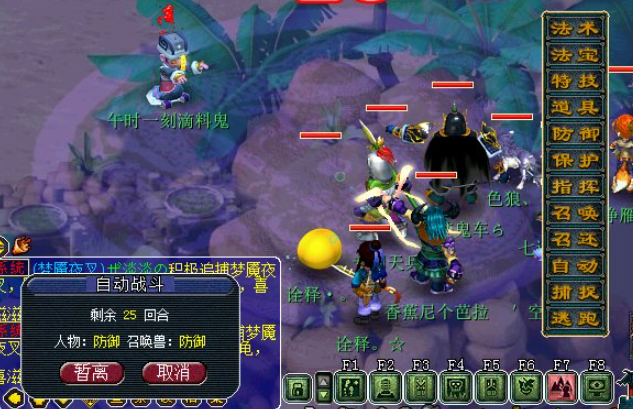633x409 pixels.
Task: Enable 自动 auto battle from the menu
Action: (575, 266)
